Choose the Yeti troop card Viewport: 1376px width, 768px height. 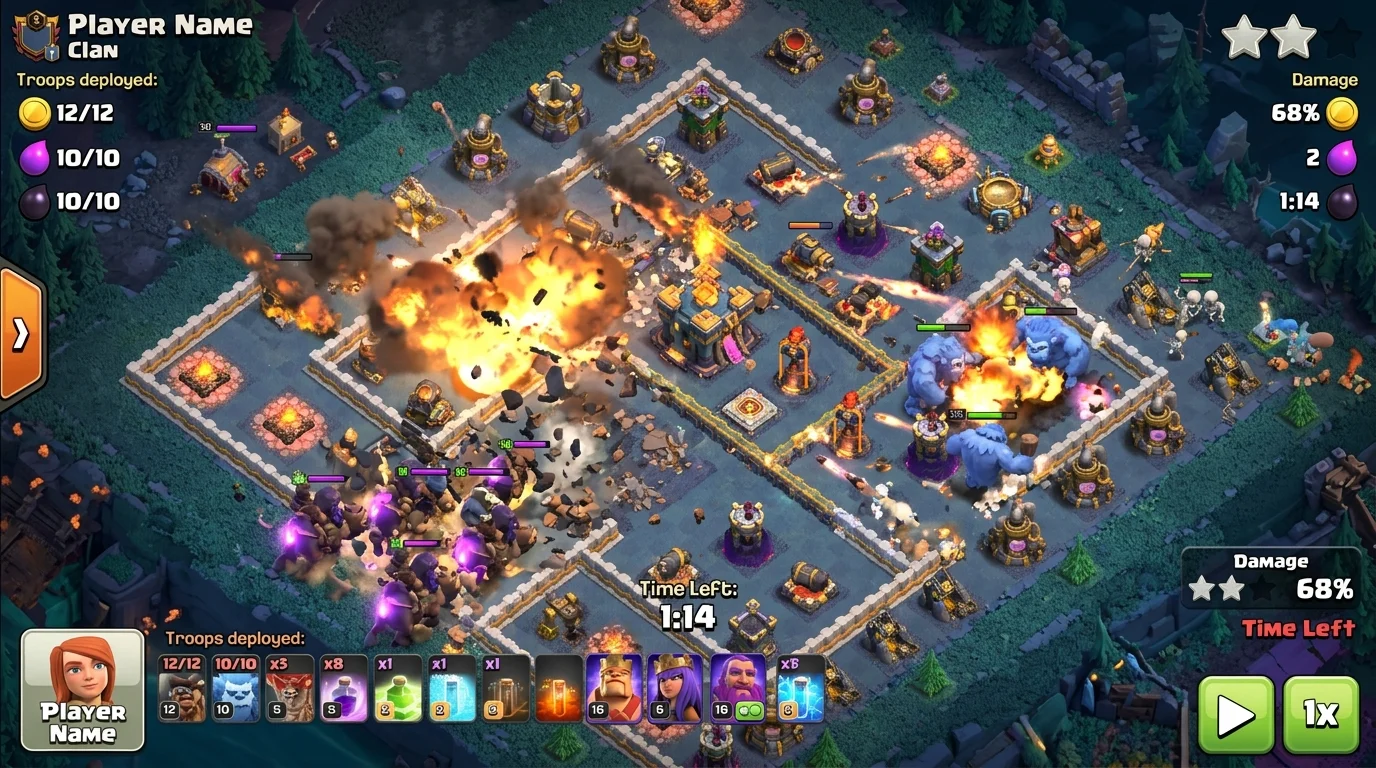click(x=236, y=688)
